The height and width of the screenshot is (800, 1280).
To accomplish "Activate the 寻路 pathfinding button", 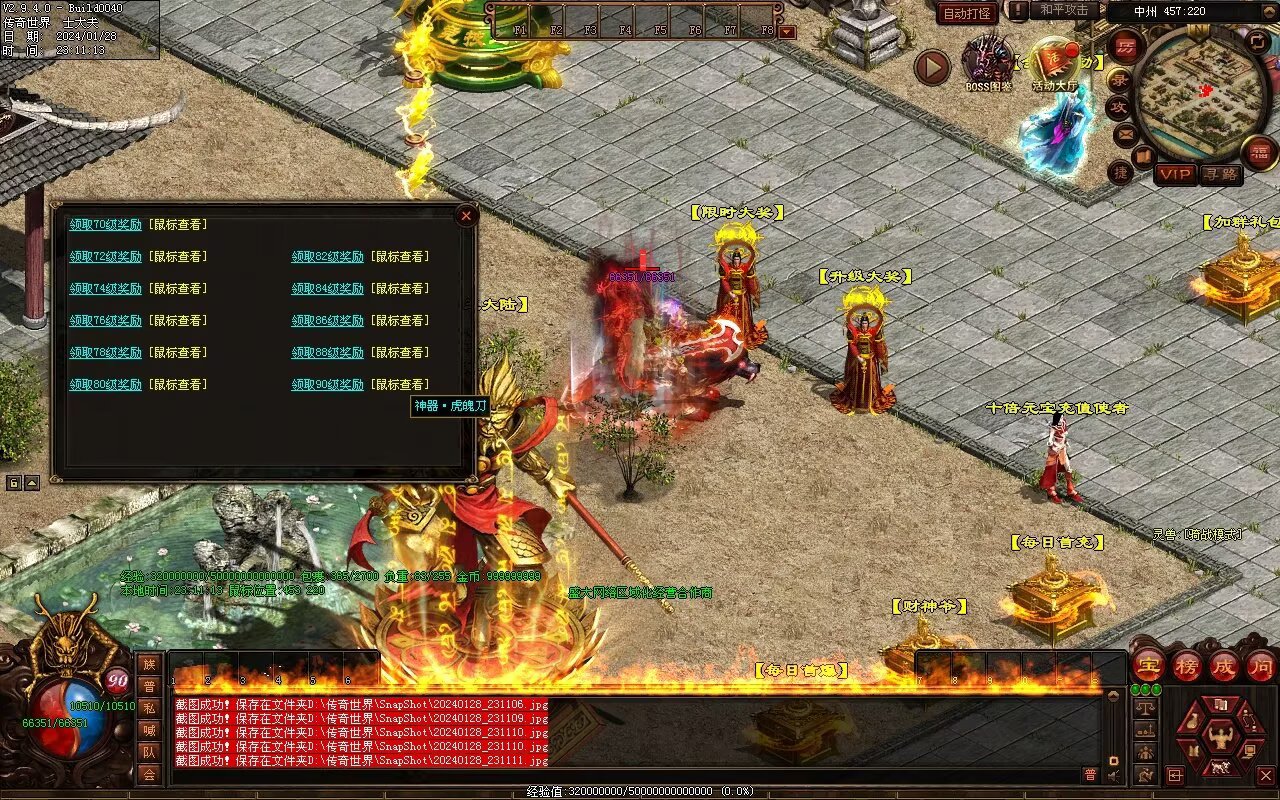I will [x=1220, y=175].
